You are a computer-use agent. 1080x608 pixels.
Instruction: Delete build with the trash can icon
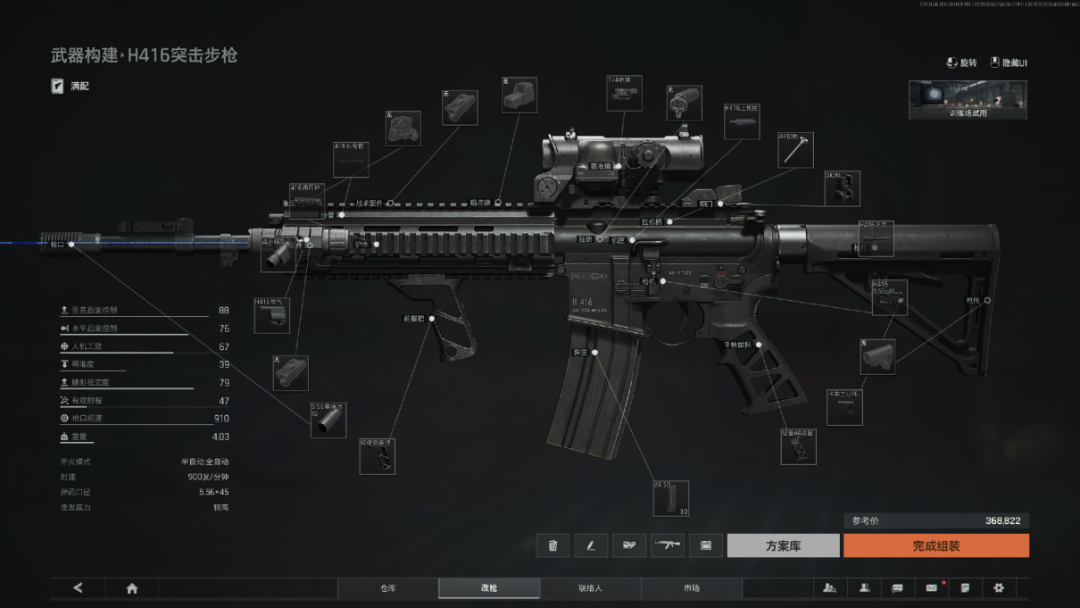(x=553, y=545)
